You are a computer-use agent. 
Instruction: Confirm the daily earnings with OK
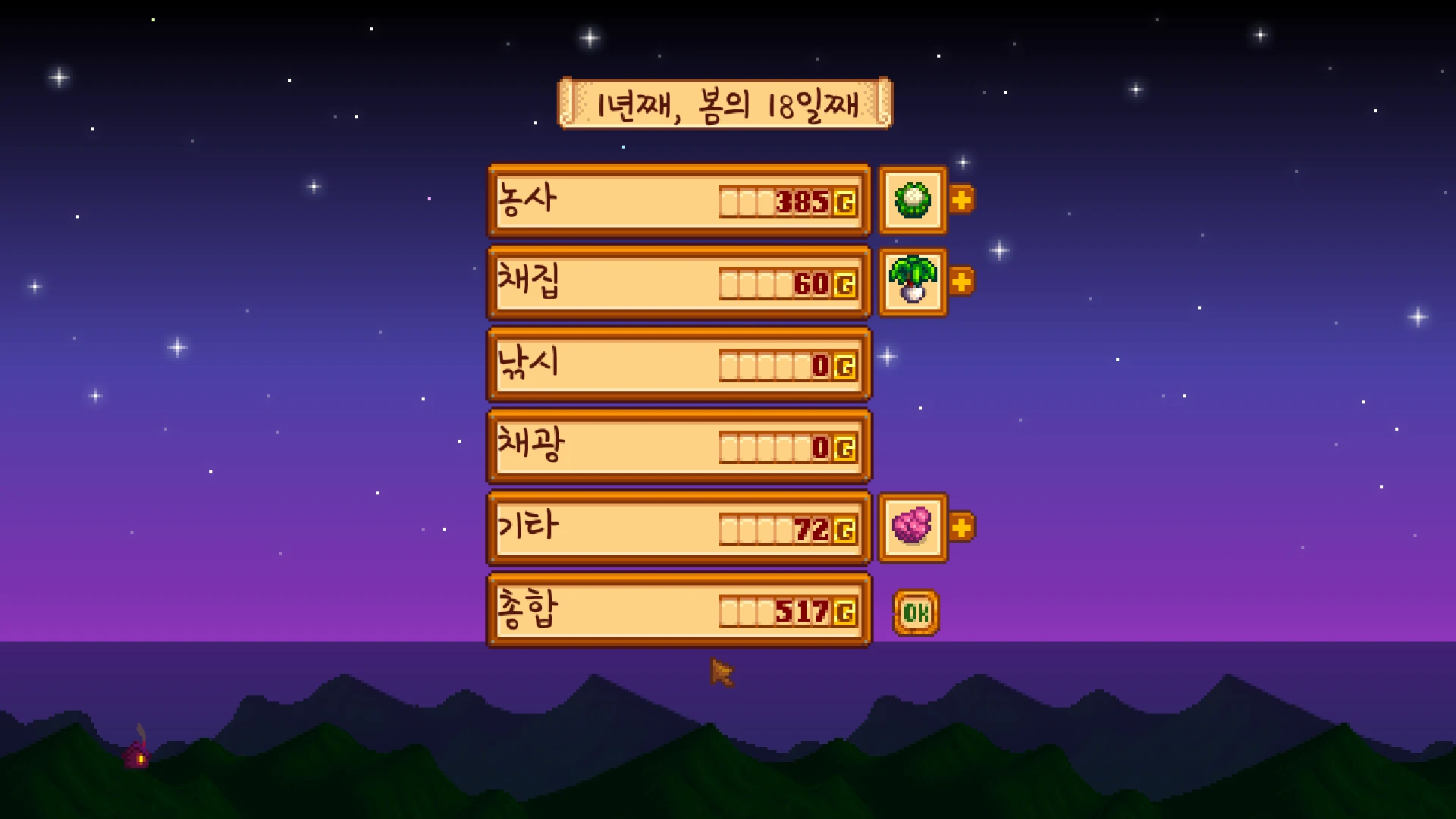click(x=916, y=612)
